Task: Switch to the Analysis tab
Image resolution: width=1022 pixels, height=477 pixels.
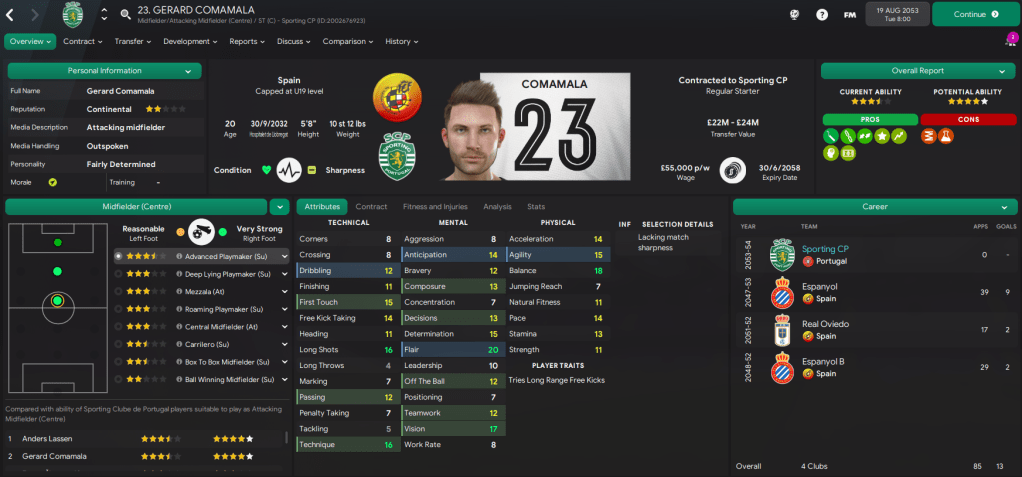Action: pos(497,207)
